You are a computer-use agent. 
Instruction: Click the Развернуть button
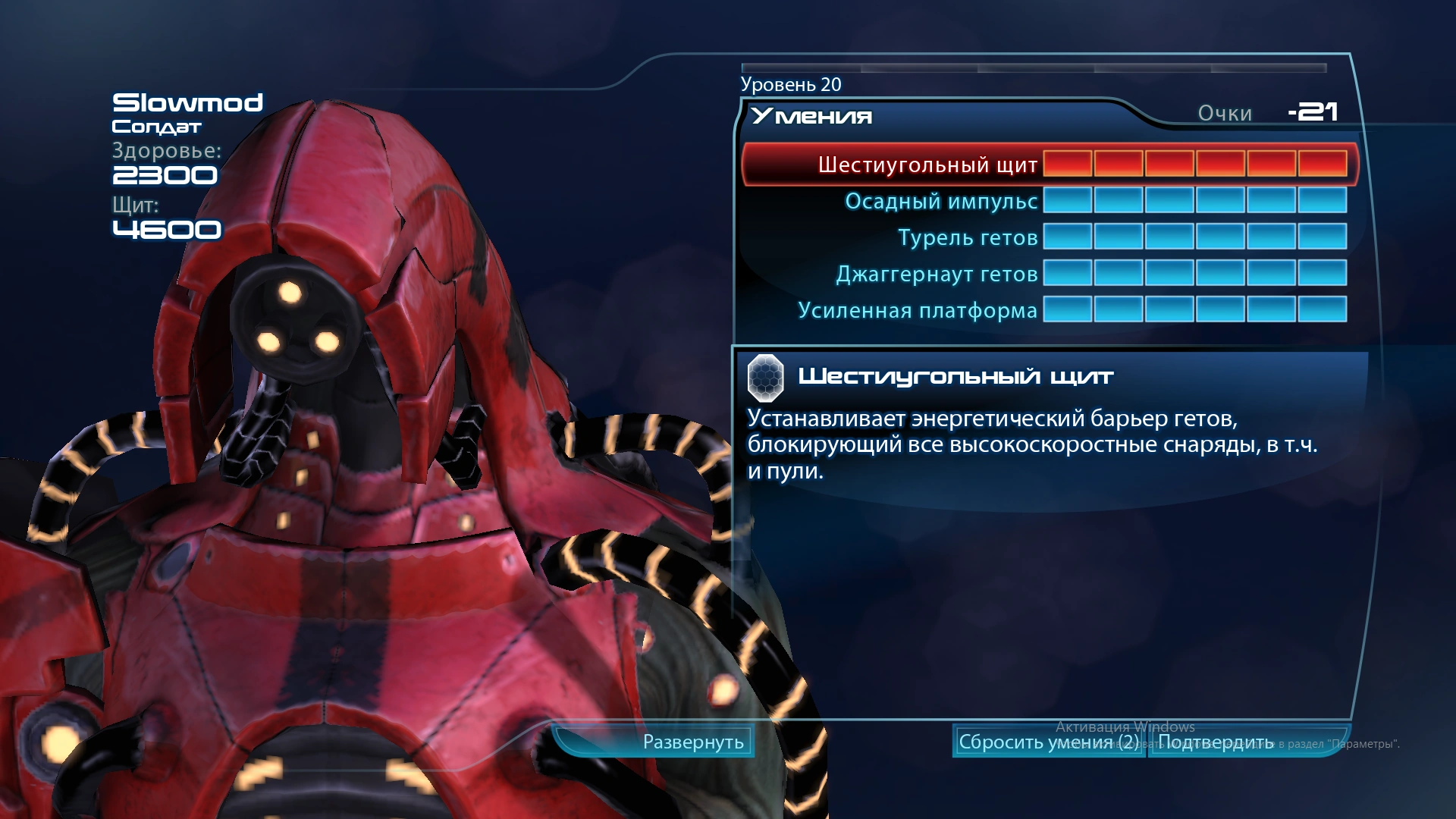pyautogui.click(x=692, y=742)
